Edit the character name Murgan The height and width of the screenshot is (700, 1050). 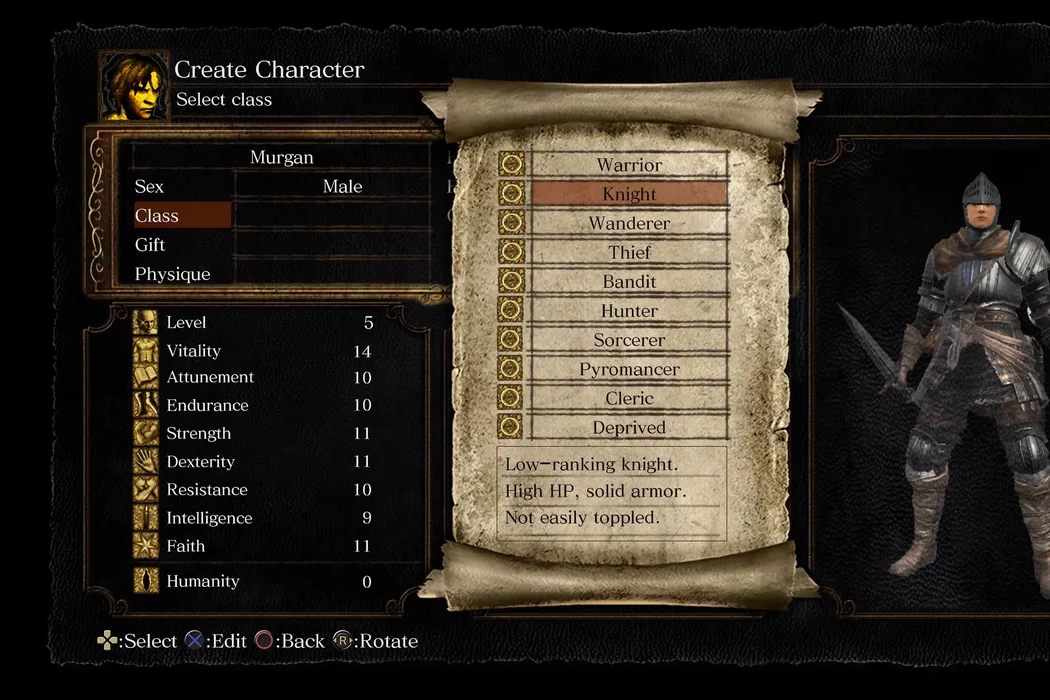(x=281, y=158)
